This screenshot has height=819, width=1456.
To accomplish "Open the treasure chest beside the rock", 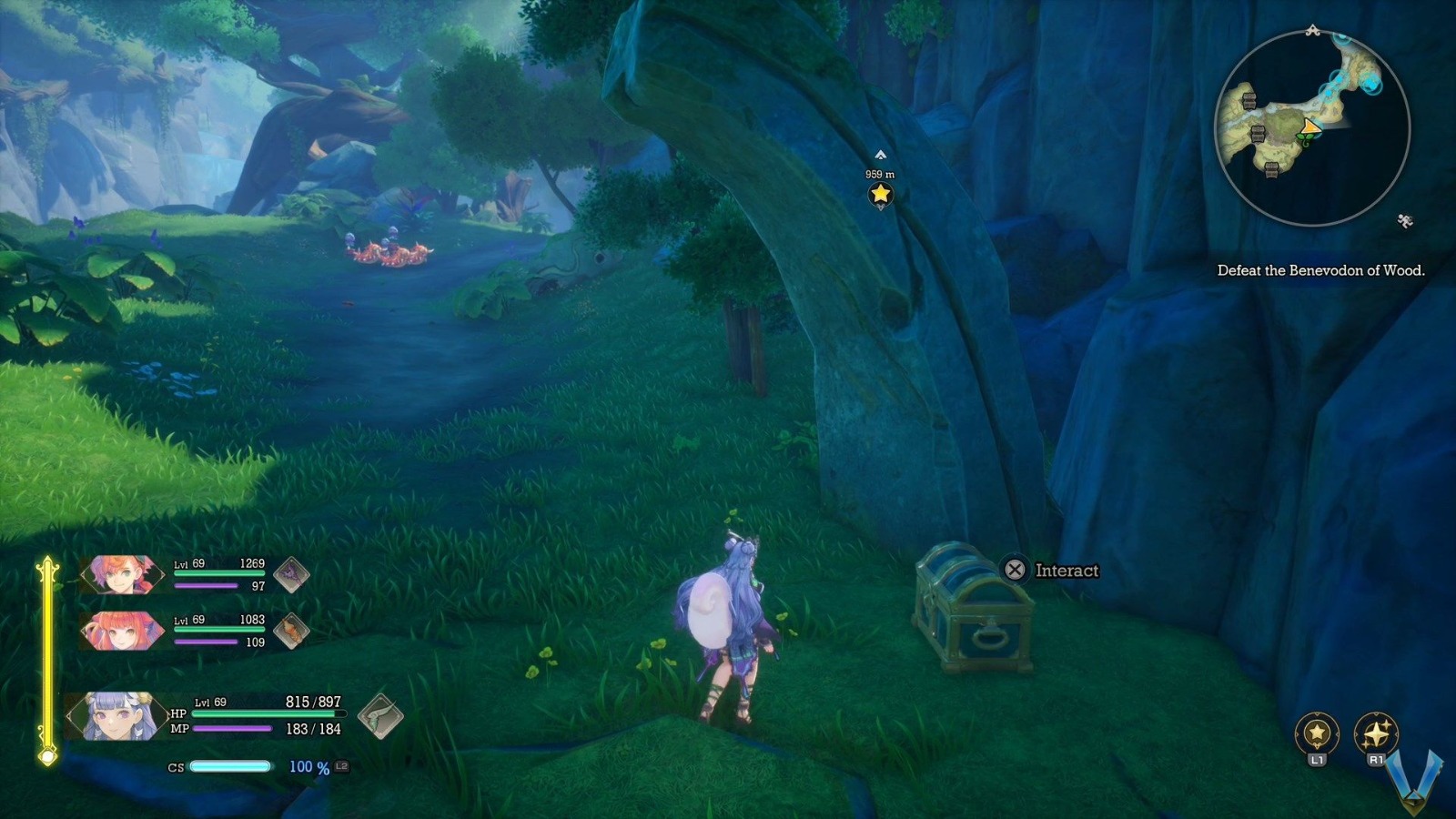I will pyautogui.click(x=976, y=612).
